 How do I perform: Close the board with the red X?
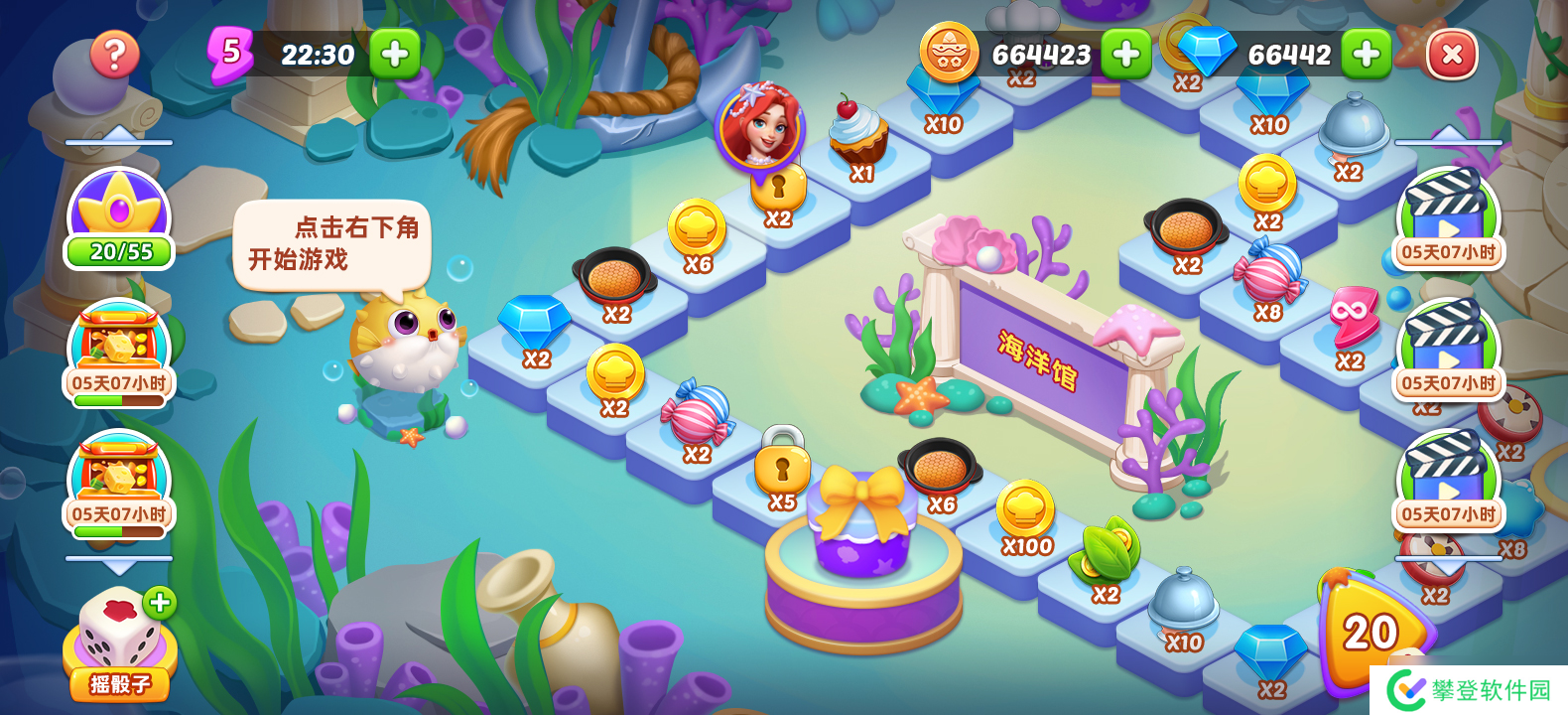(x=1451, y=55)
